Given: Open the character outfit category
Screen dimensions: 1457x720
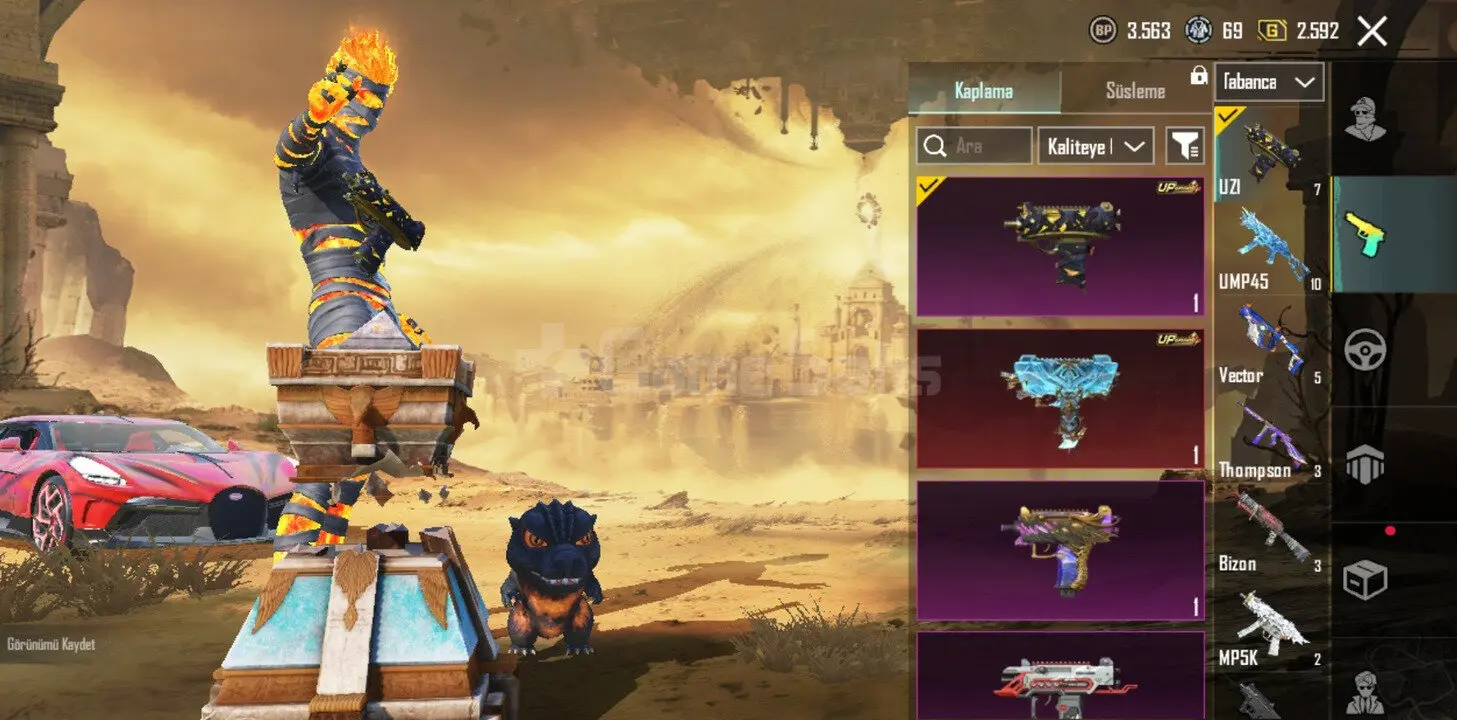Looking at the screenshot, I should pyautogui.click(x=1363, y=119).
